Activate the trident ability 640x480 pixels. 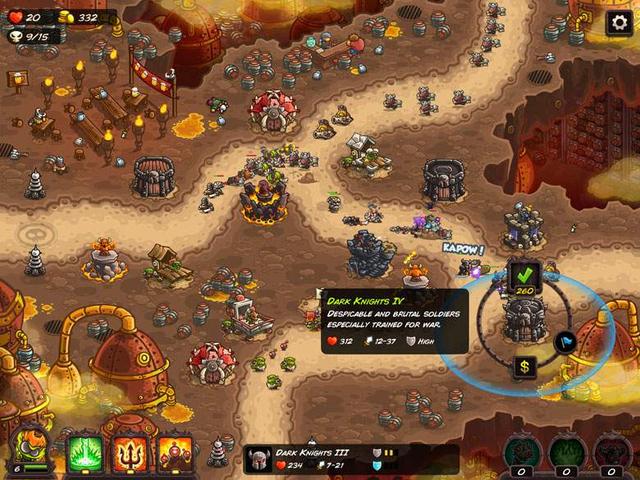130,454
